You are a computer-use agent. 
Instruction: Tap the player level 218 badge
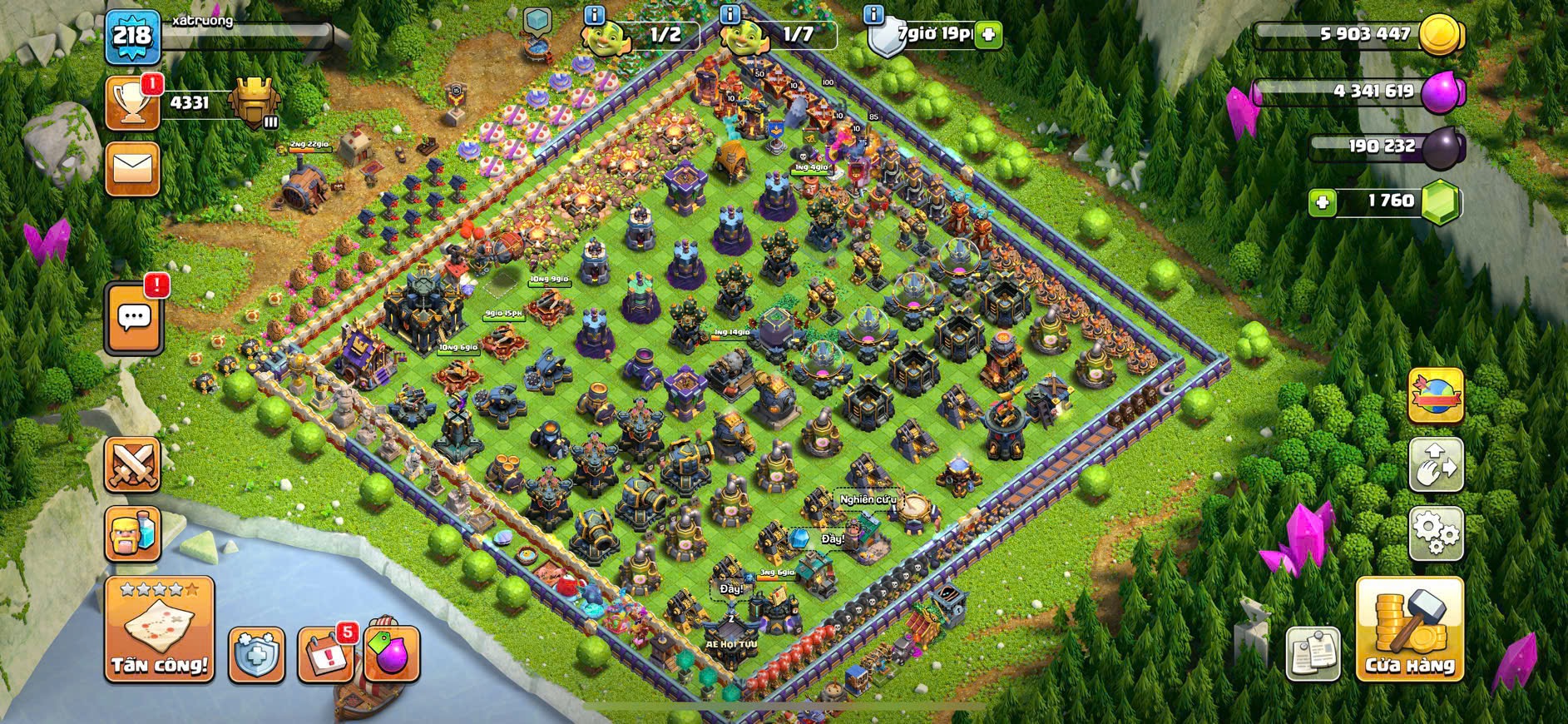(x=132, y=35)
